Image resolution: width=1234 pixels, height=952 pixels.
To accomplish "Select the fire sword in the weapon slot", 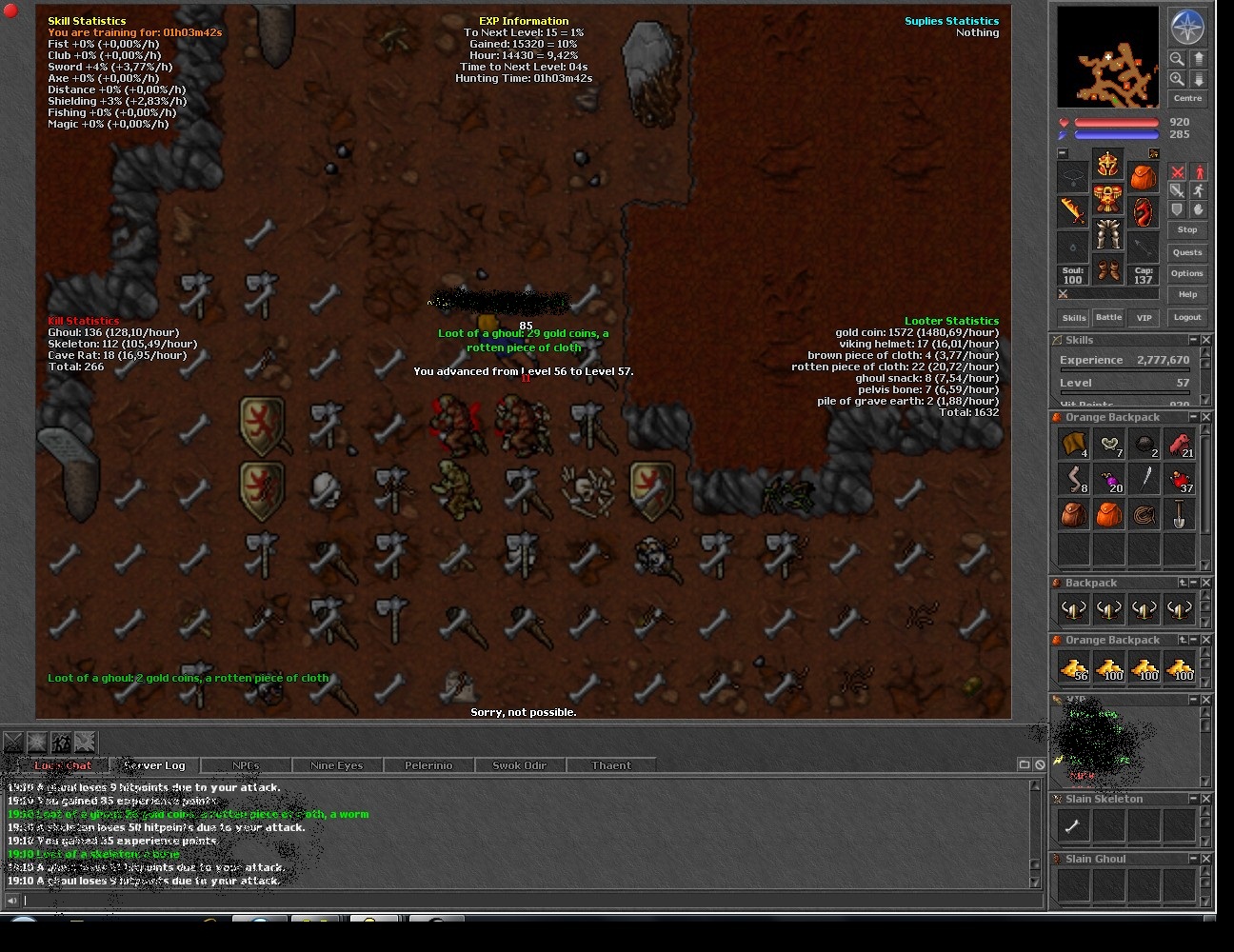I will click(x=1073, y=210).
